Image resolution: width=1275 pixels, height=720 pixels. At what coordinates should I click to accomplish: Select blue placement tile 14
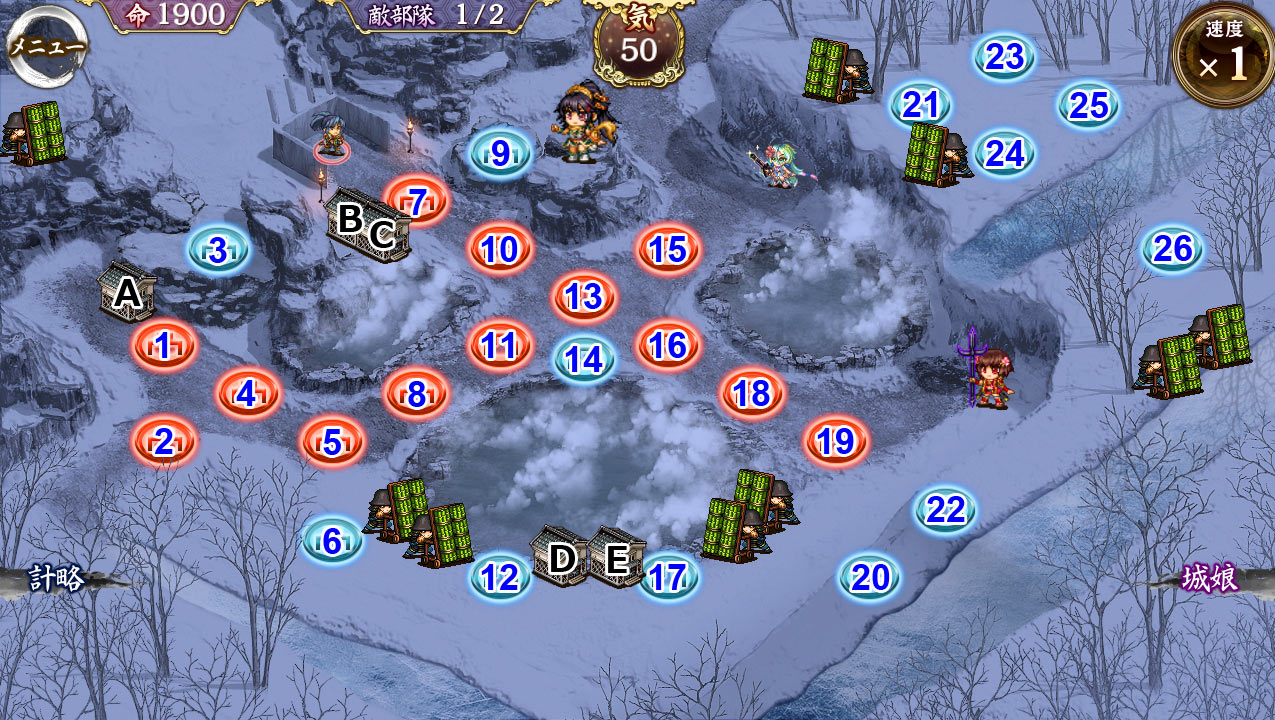coord(584,360)
